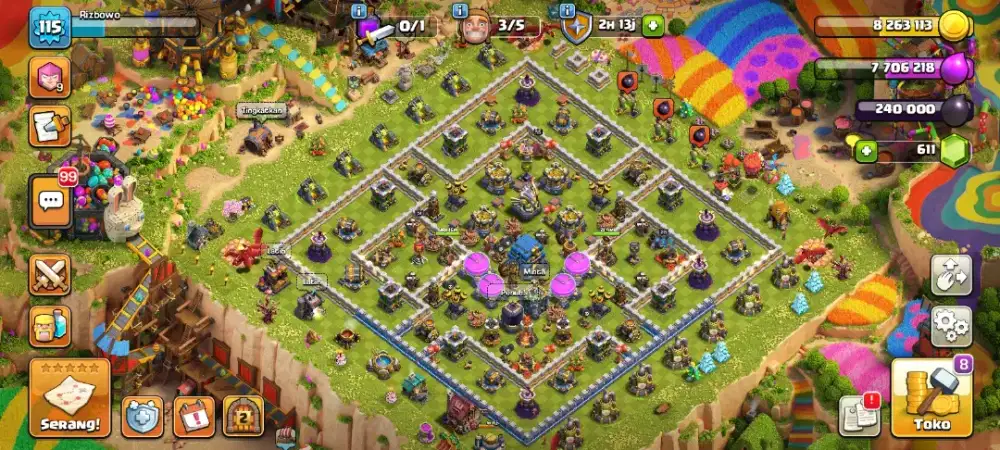Open the calendar events icon
The image size is (1000, 450).
coord(194,416)
